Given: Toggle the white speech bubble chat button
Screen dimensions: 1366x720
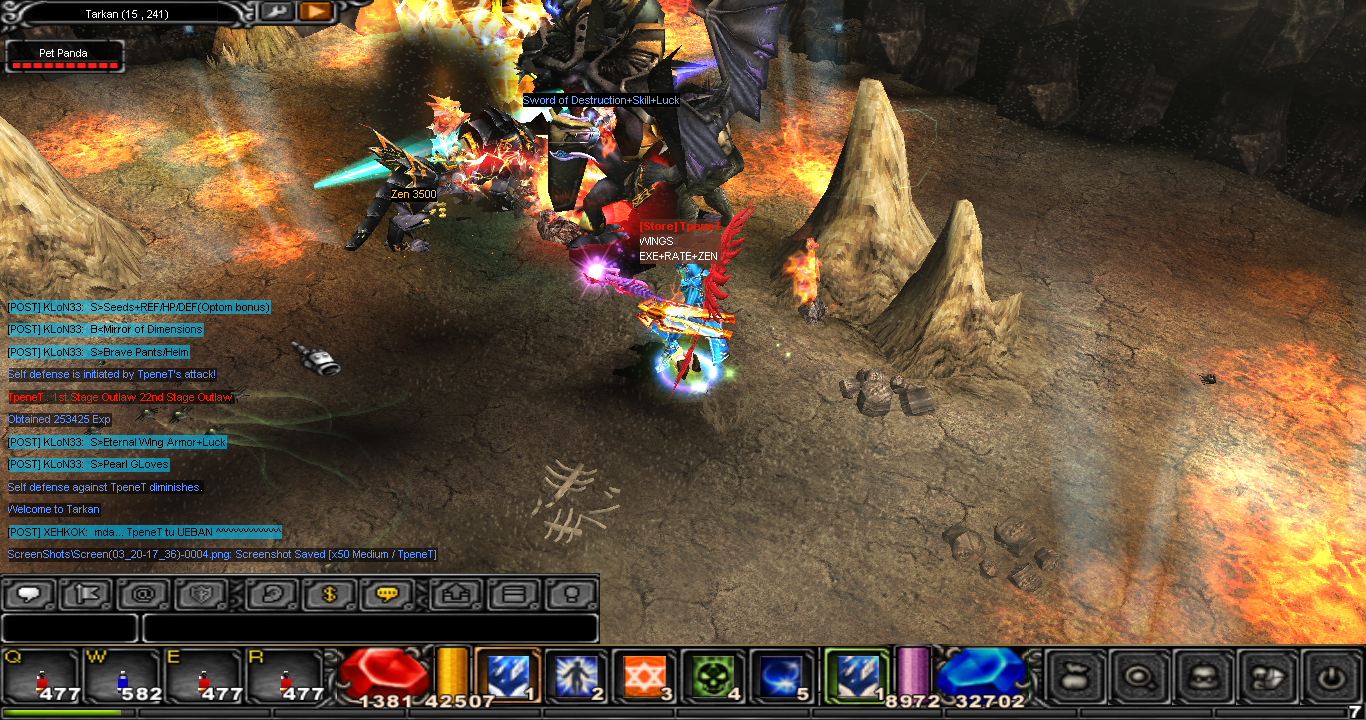Looking at the screenshot, I should 30,594.
